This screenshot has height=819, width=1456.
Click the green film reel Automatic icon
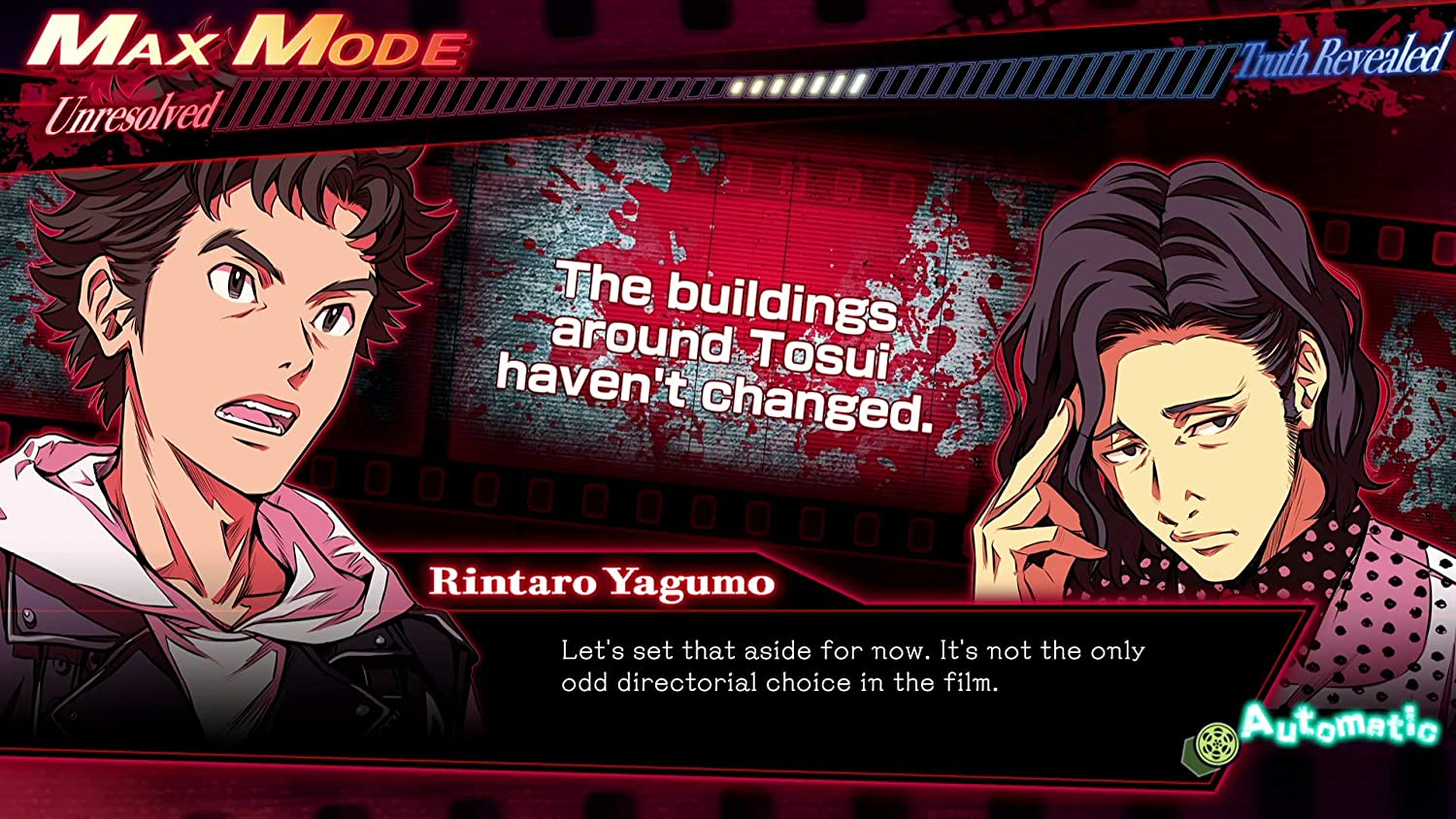click(1219, 741)
